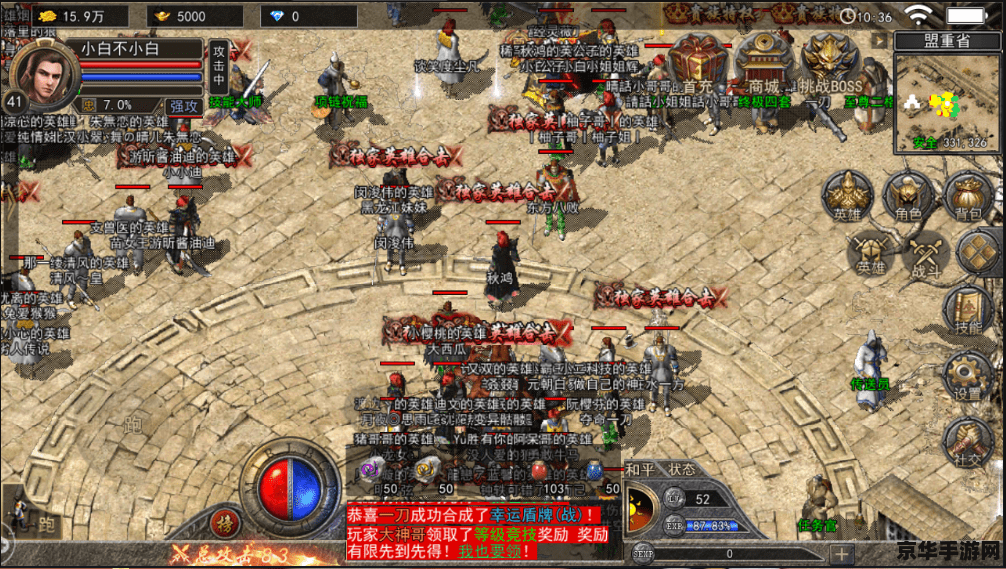Open the 首充 first-recharge gift box

(700, 60)
